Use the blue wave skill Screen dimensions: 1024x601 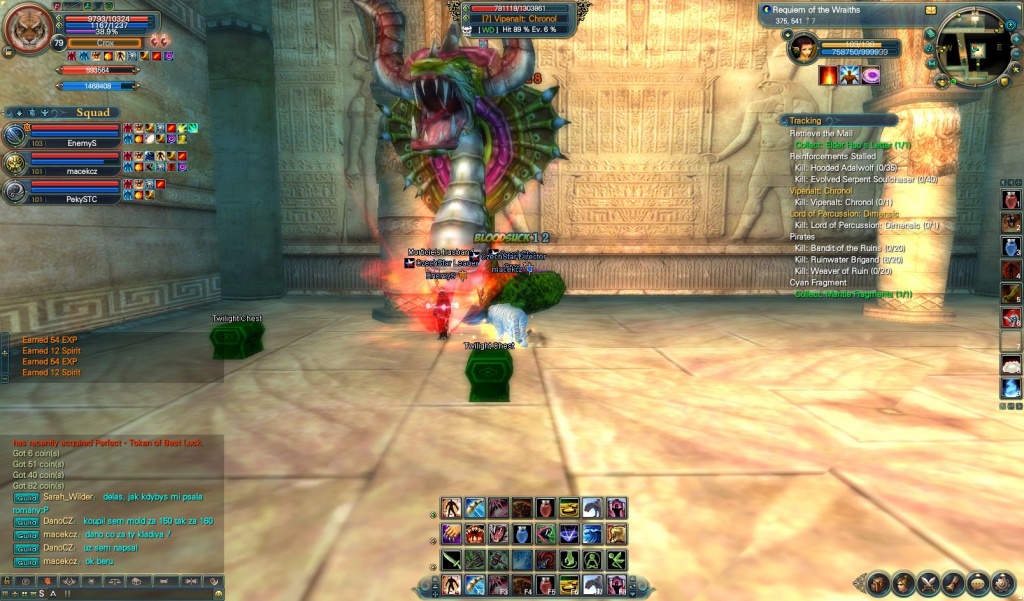pyautogui.click(x=593, y=534)
